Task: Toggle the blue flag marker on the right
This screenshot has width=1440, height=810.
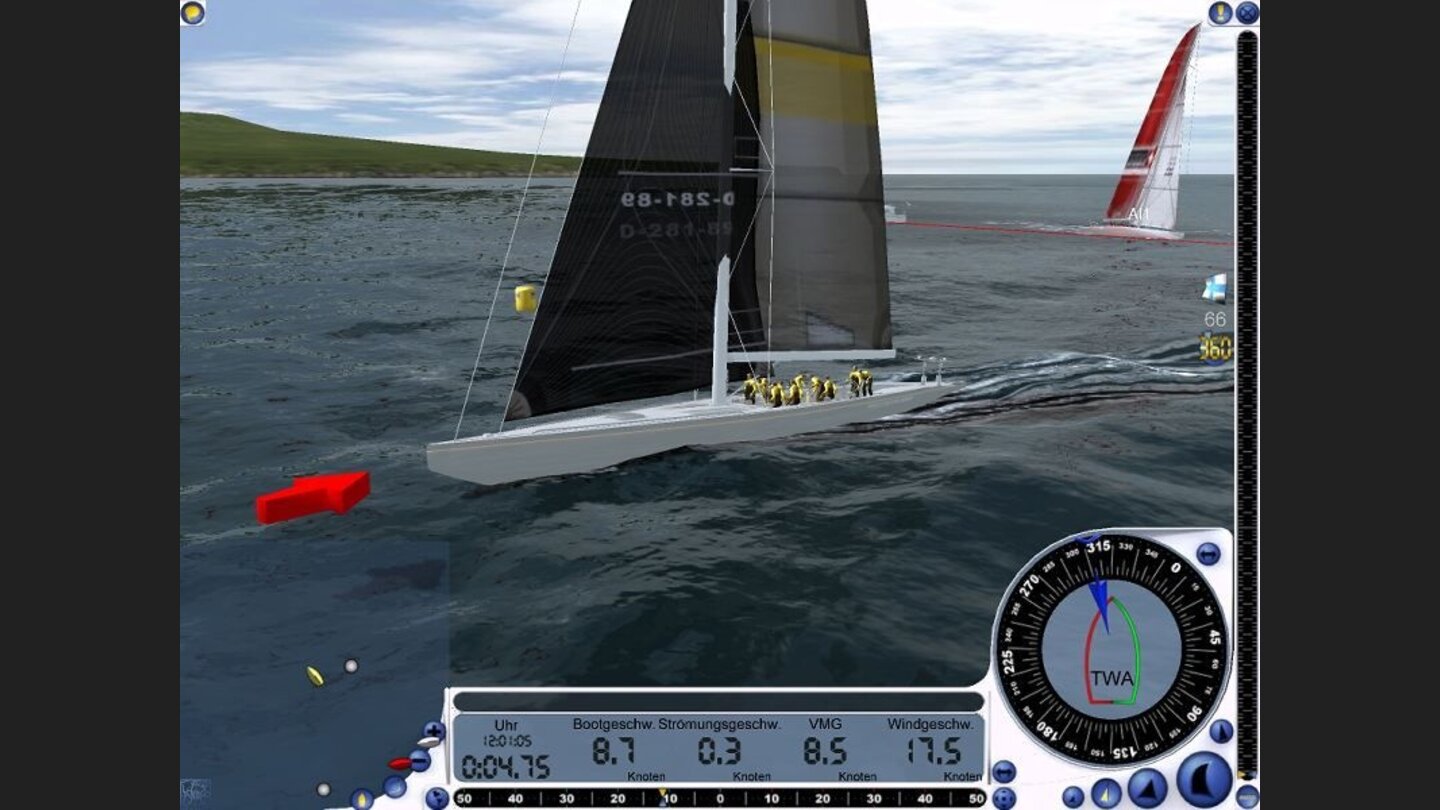Action: (x=1213, y=286)
